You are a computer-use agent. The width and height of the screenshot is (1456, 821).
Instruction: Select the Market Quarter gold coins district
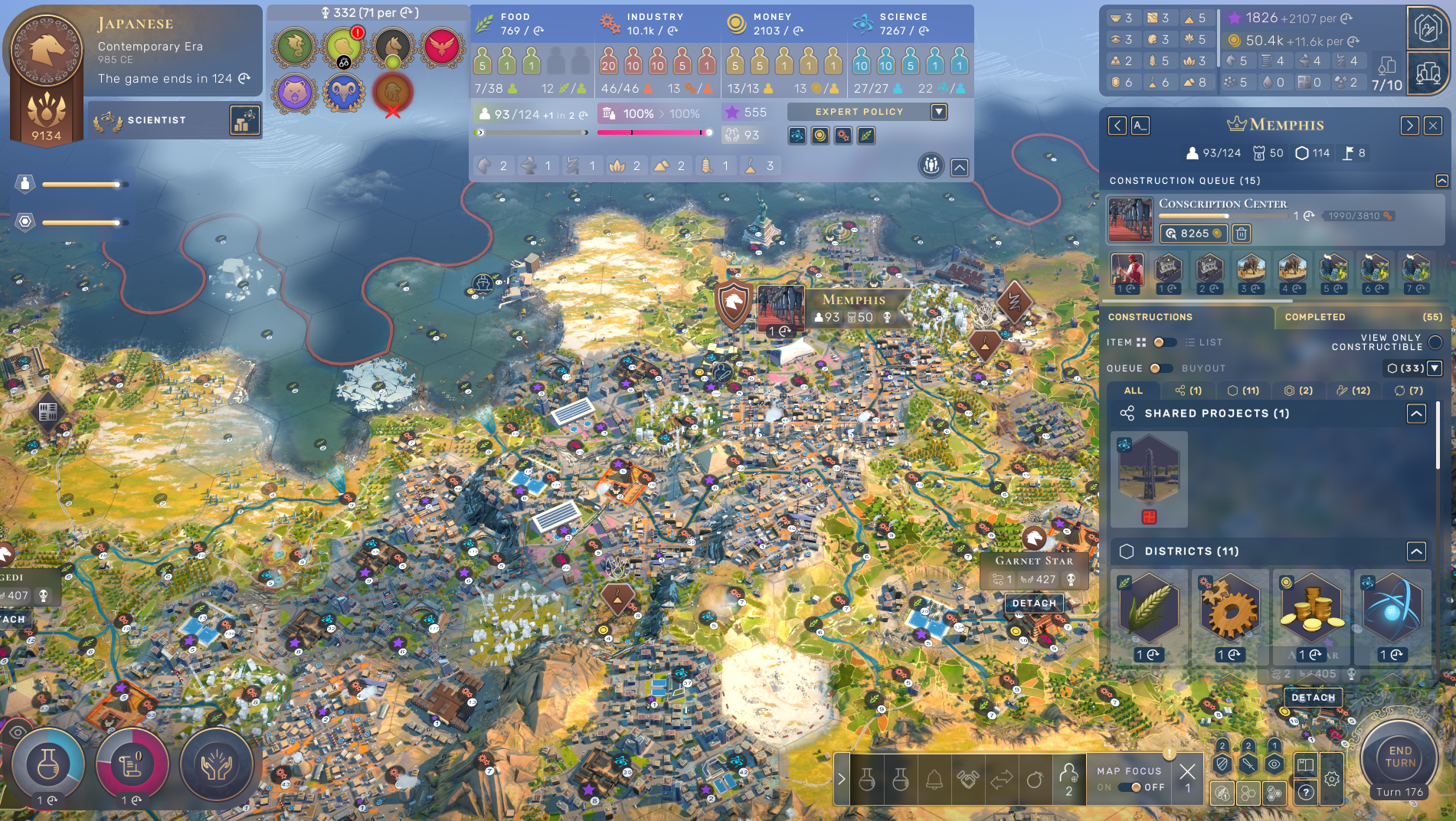coord(1310,609)
